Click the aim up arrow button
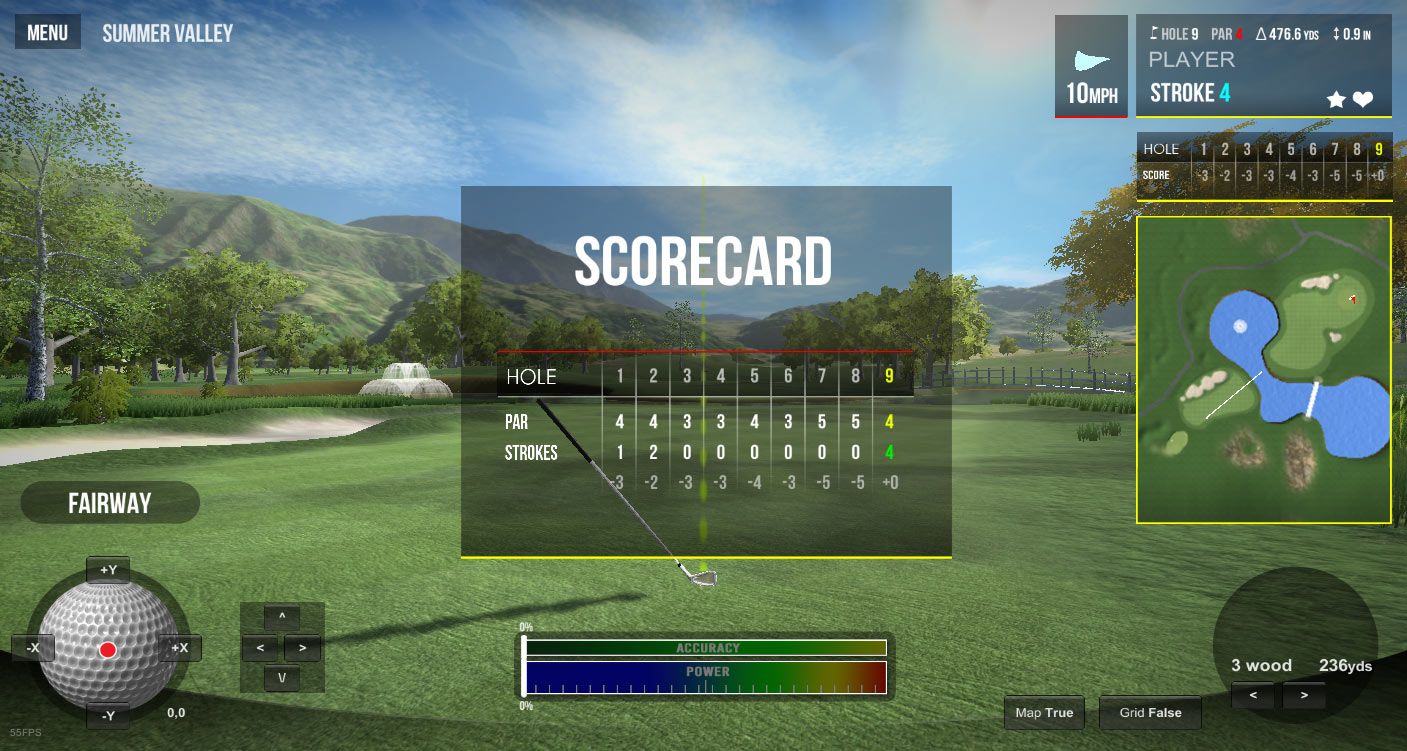 pyautogui.click(x=282, y=616)
